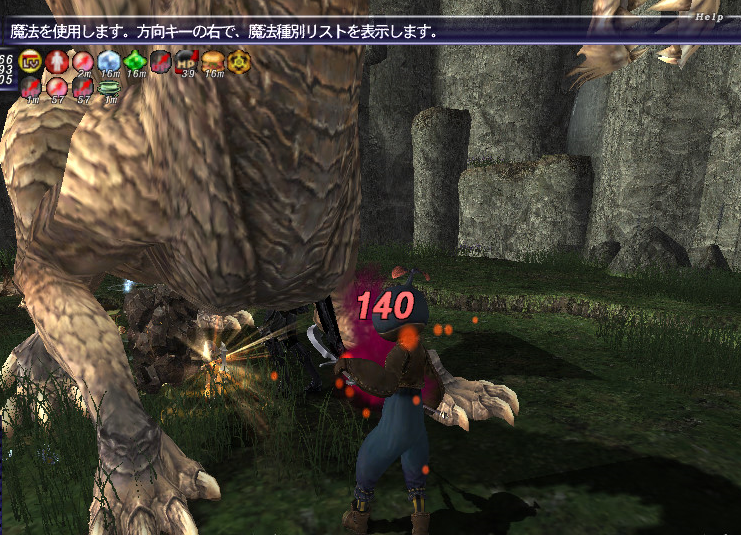Select the burger food effect icon
The height and width of the screenshot is (535, 741).
coord(213,62)
